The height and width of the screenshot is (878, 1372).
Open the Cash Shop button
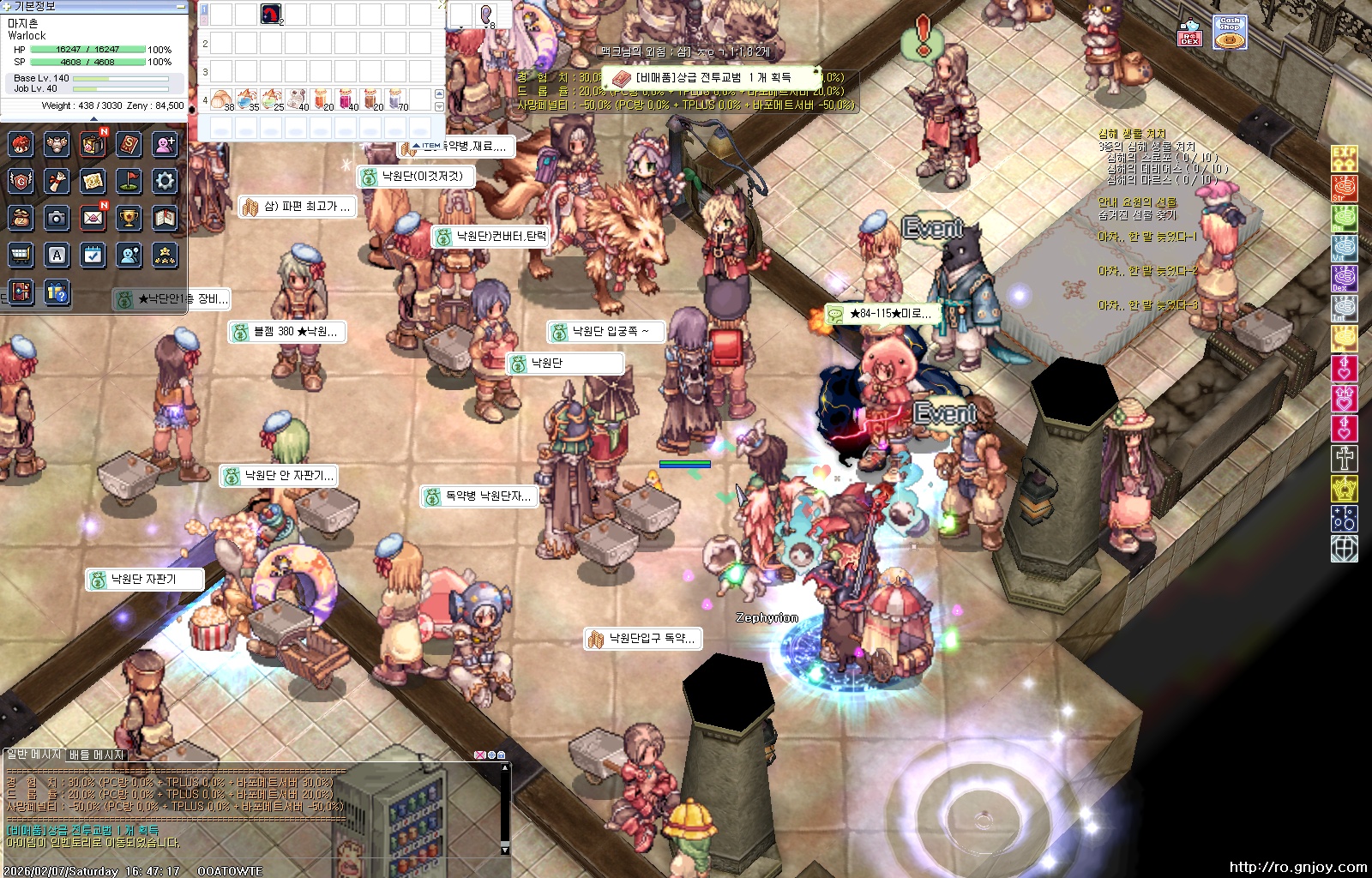(x=1230, y=33)
